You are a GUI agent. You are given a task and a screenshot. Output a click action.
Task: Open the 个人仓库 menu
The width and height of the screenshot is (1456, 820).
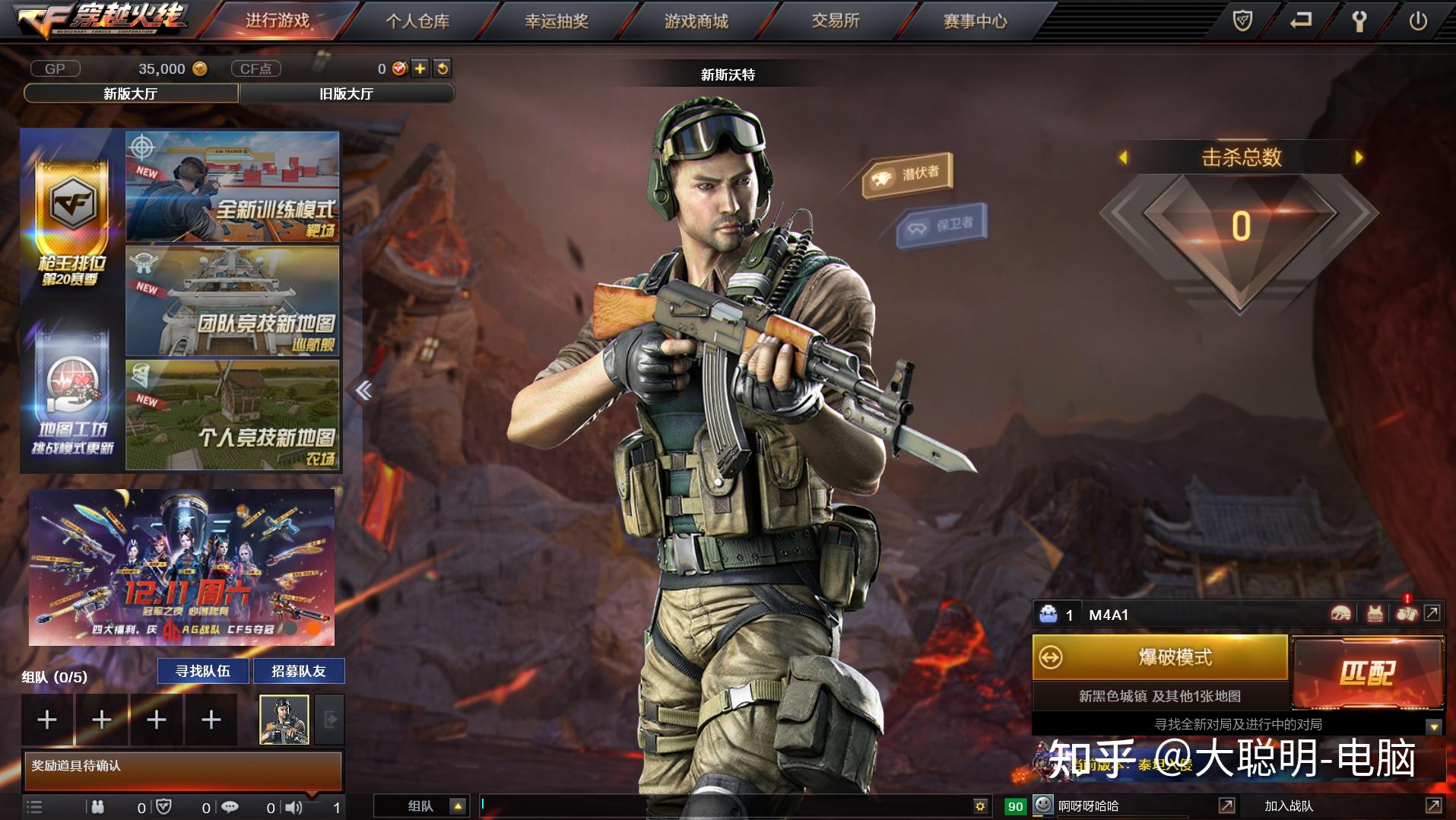(x=417, y=21)
